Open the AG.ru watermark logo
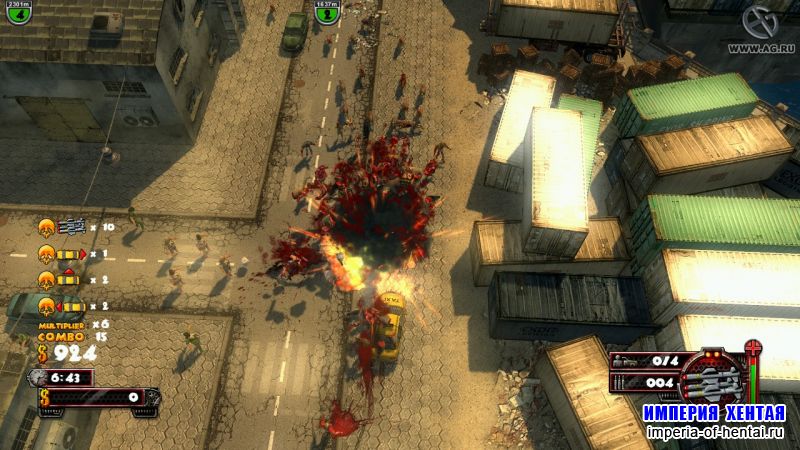The width and height of the screenshot is (800, 450). pyautogui.click(x=762, y=24)
